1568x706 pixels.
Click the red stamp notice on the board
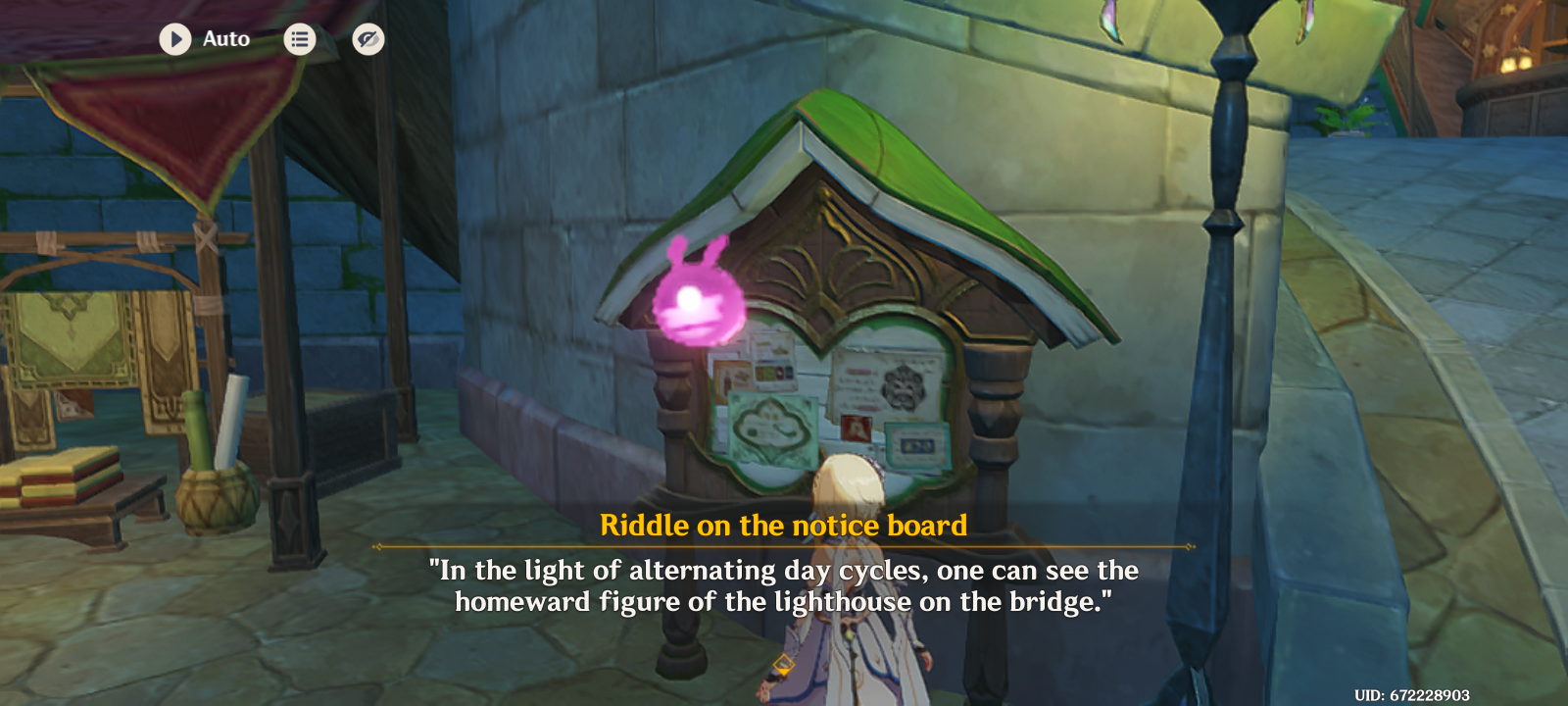tap(857, 429)
